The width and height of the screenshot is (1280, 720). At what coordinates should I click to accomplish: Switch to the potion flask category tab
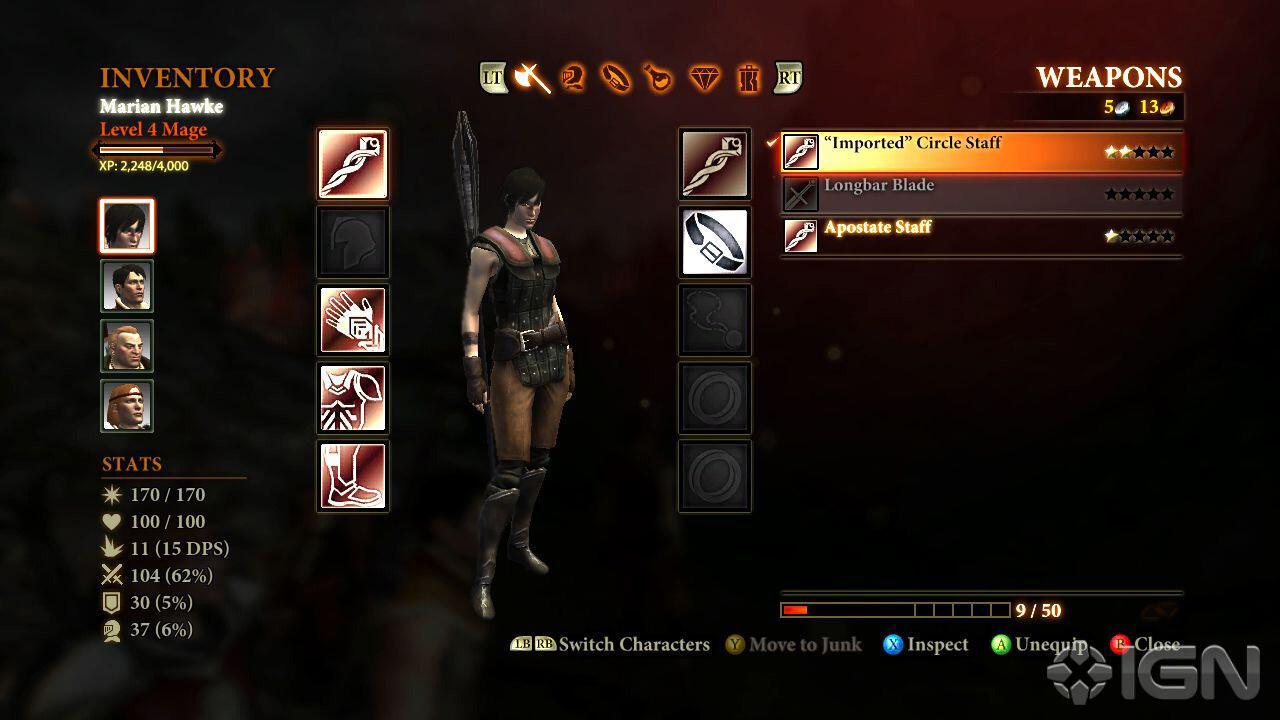[x=659, y=77]
